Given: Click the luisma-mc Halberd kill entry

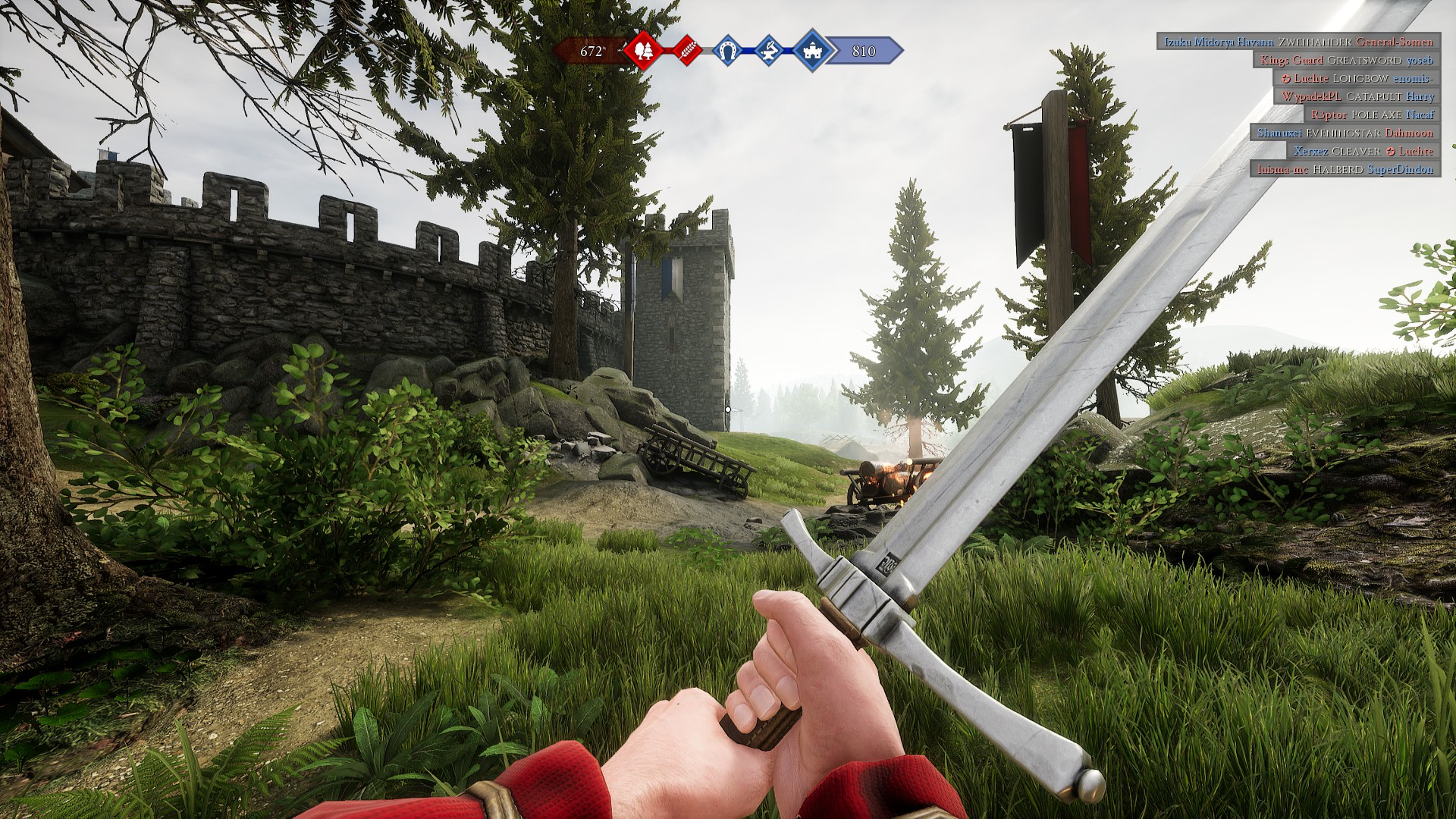Looking at the screenshot, I should click(1345, 169).
